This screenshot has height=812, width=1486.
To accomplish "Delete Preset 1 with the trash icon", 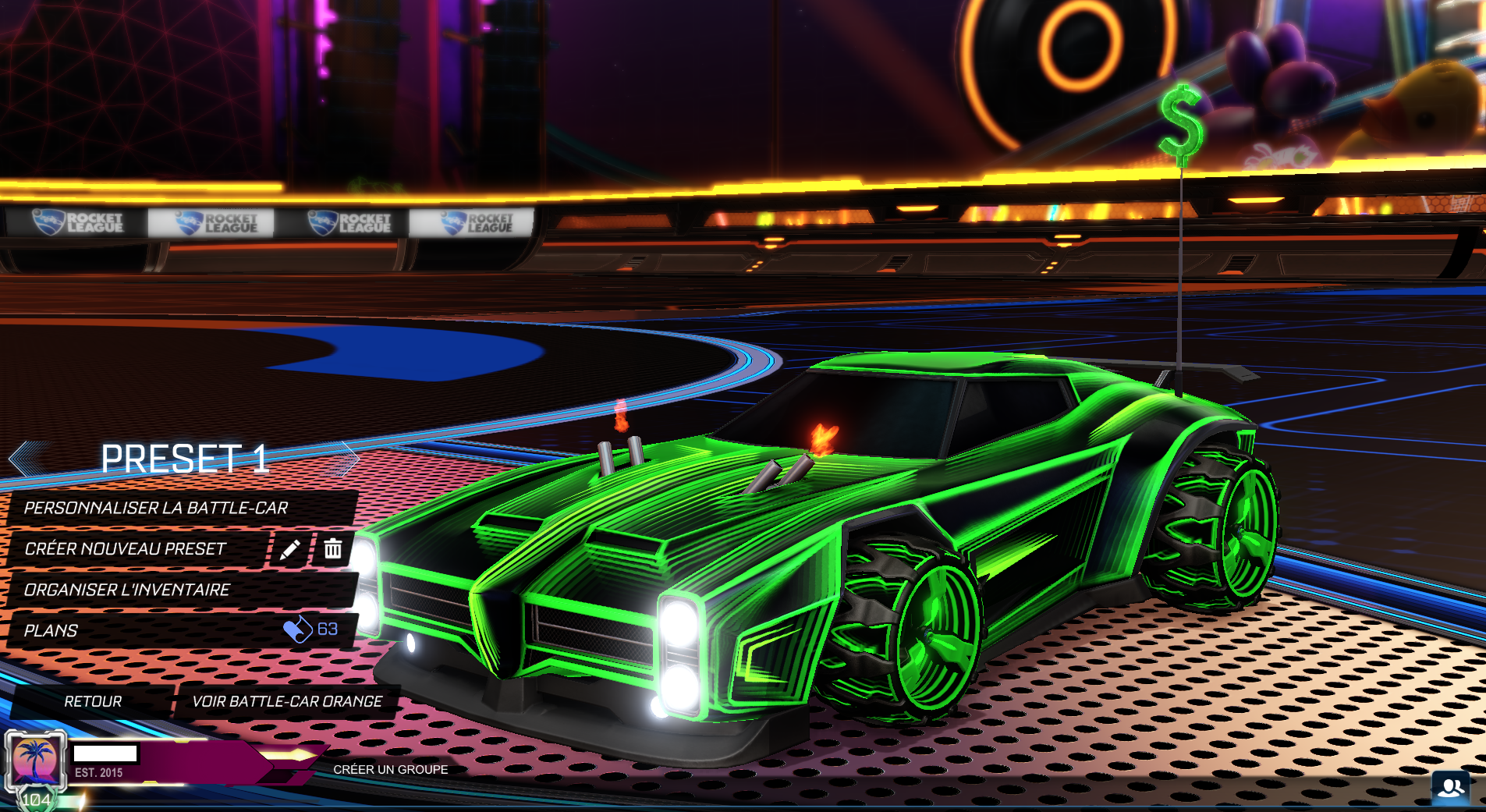I will pyautogui.click(x=334, y=548).
